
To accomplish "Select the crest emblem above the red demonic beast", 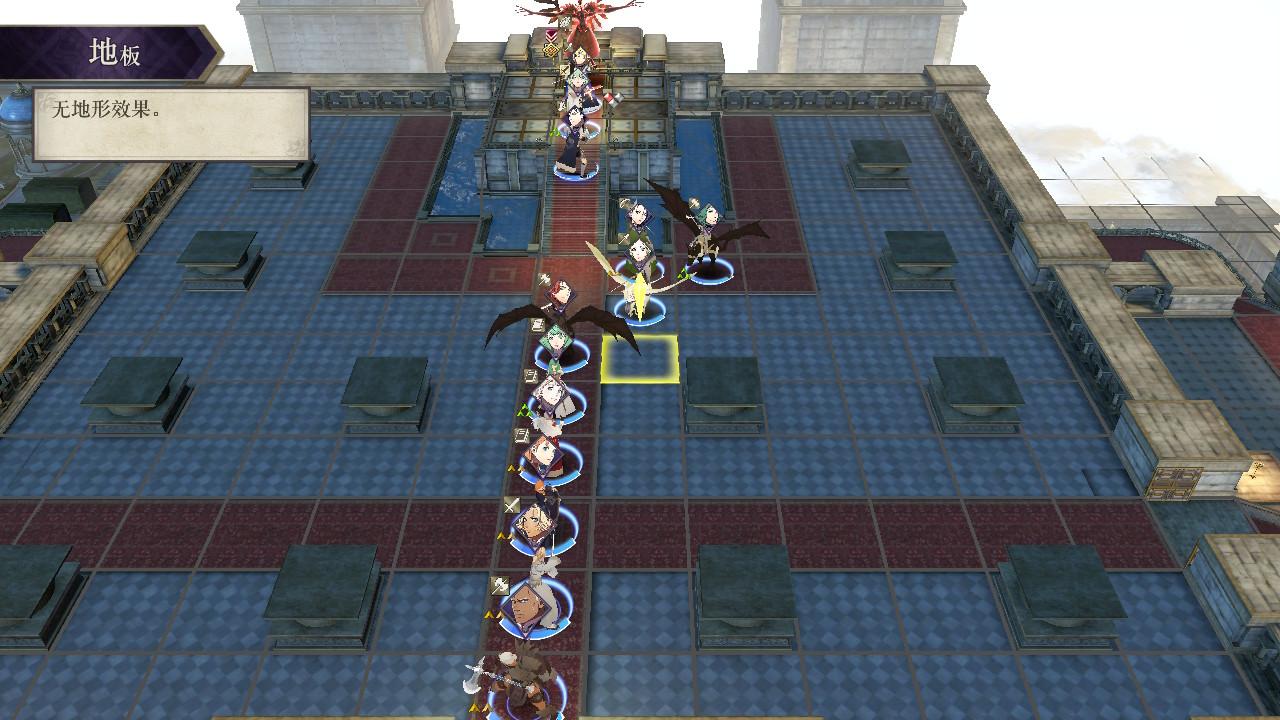I will (x=549, y=51).
